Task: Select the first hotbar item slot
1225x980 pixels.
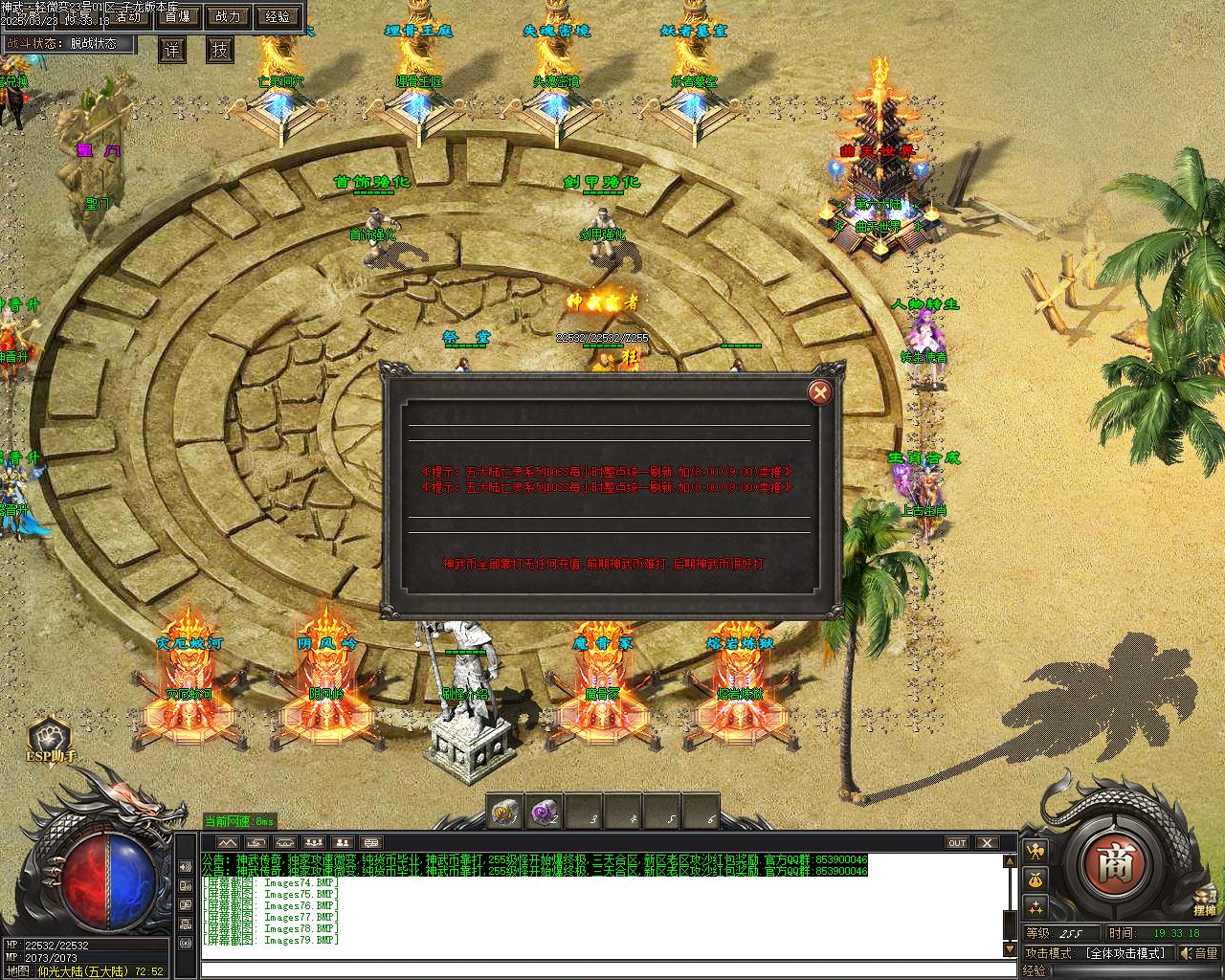Action: coord(504,813)
